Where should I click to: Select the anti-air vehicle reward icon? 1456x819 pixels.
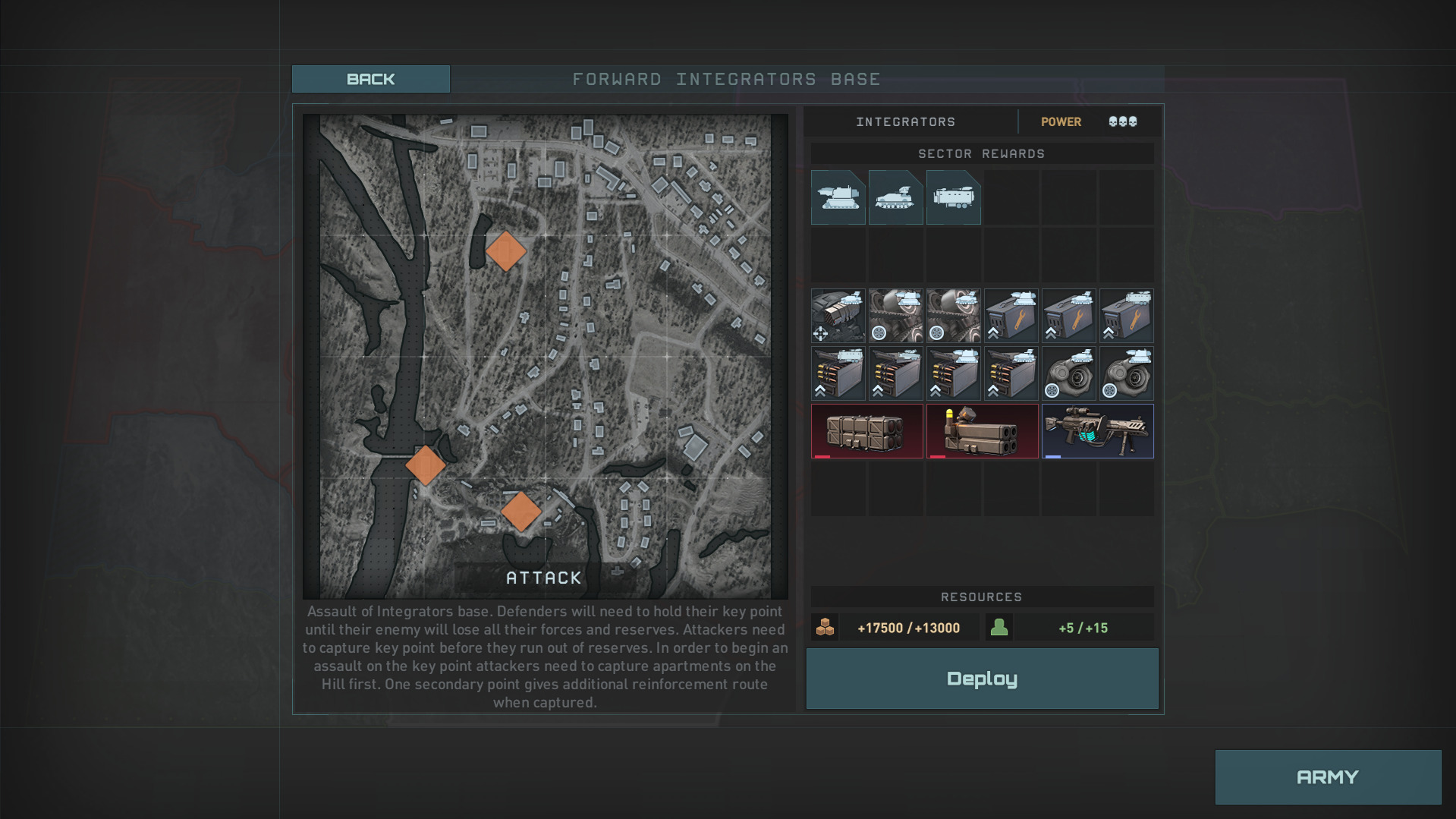pyautogui.click(x=895, y=197)
